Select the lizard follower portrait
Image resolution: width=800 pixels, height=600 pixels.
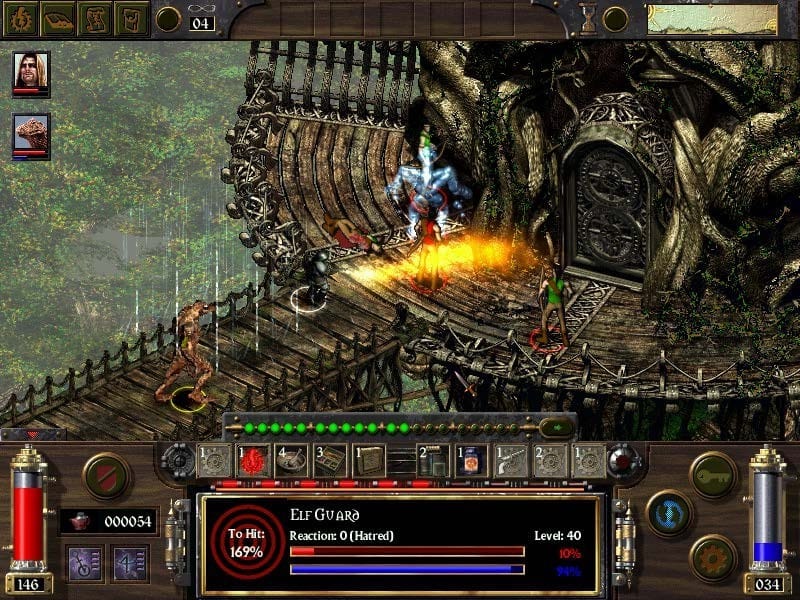click(31, 134)
